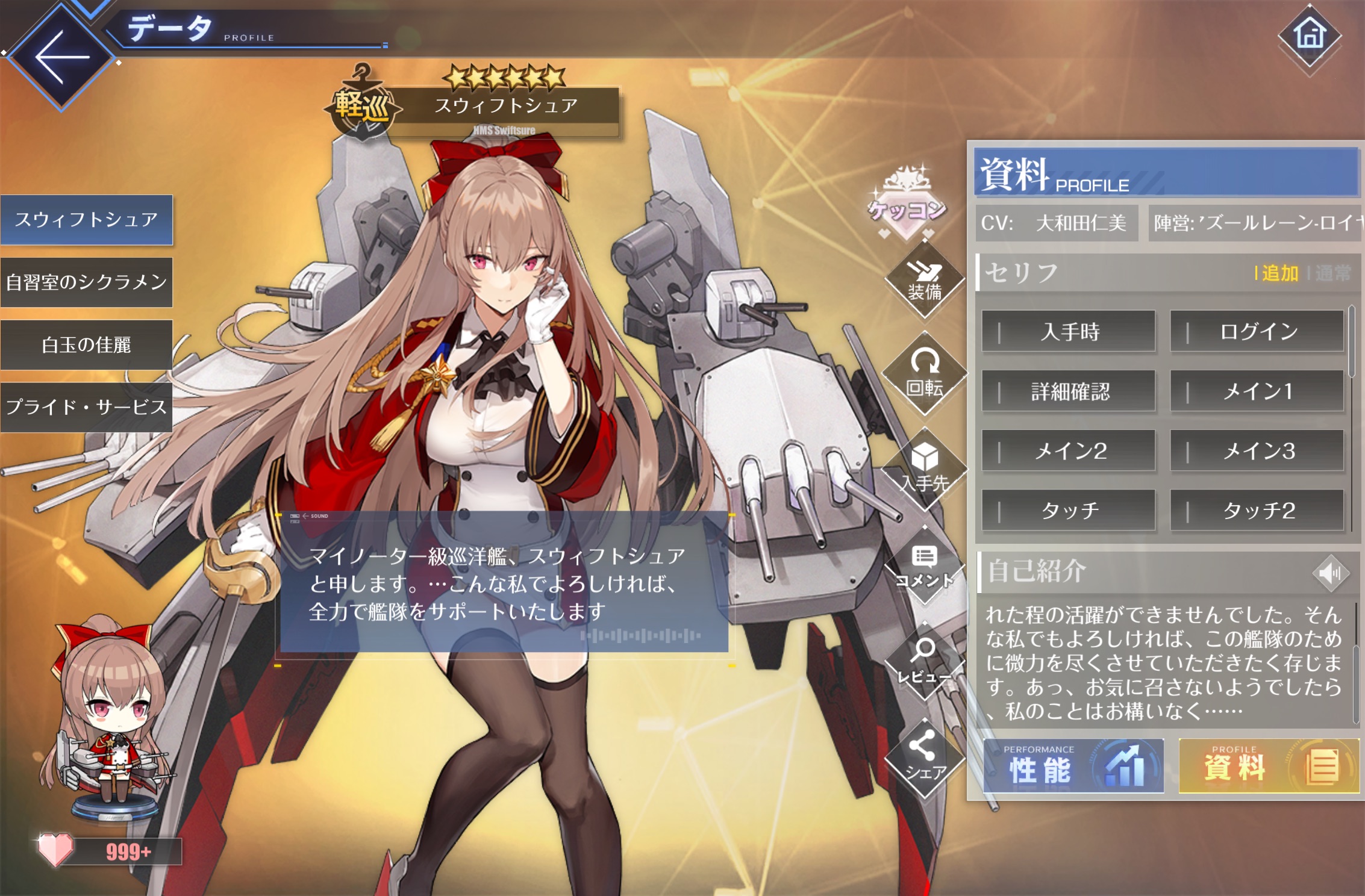Play the タッチ2 voice line
Screen dimensions: 1365x896
click(1257, 511)
